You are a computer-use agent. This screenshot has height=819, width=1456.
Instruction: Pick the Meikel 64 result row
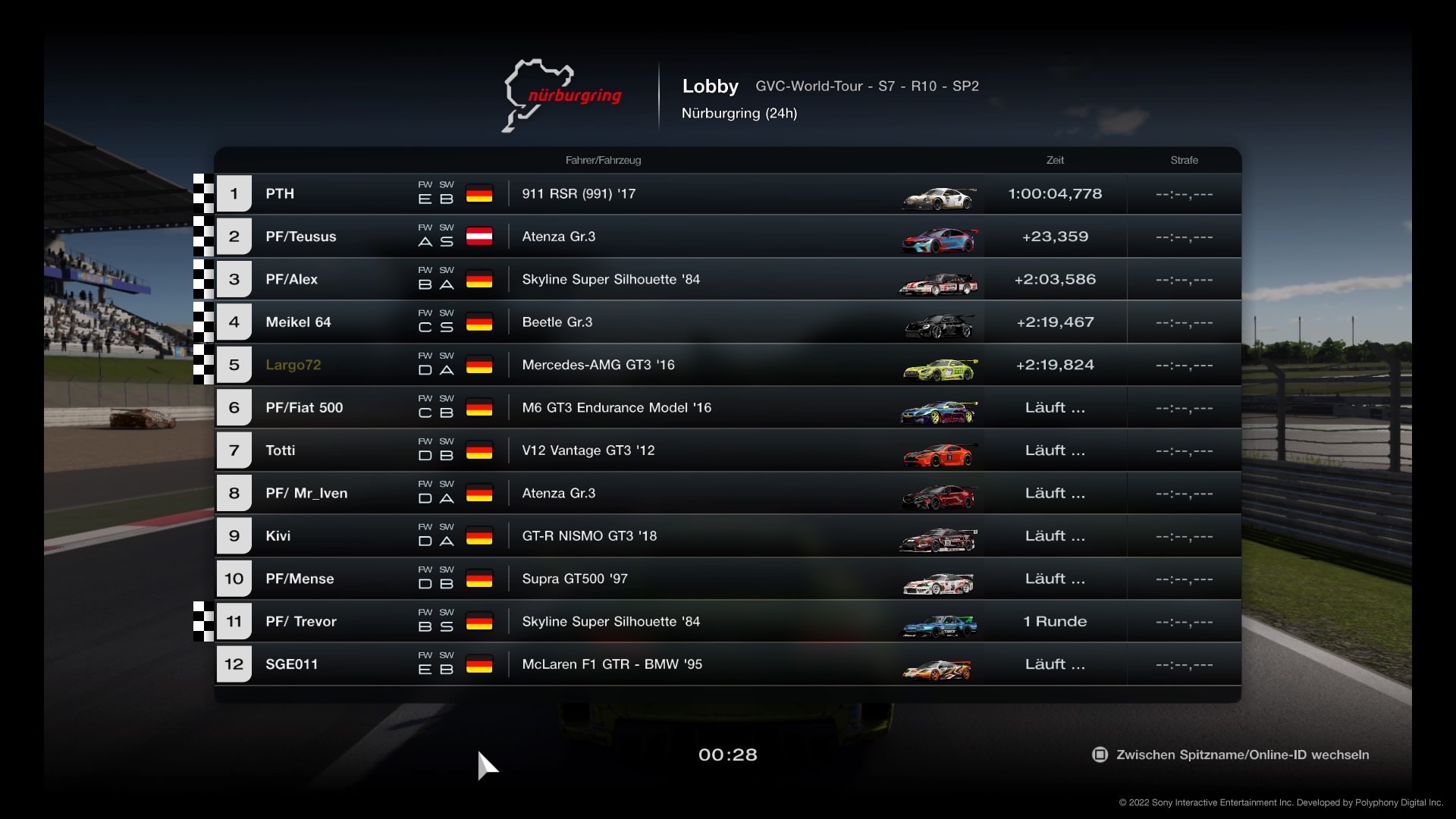[728, 322]
